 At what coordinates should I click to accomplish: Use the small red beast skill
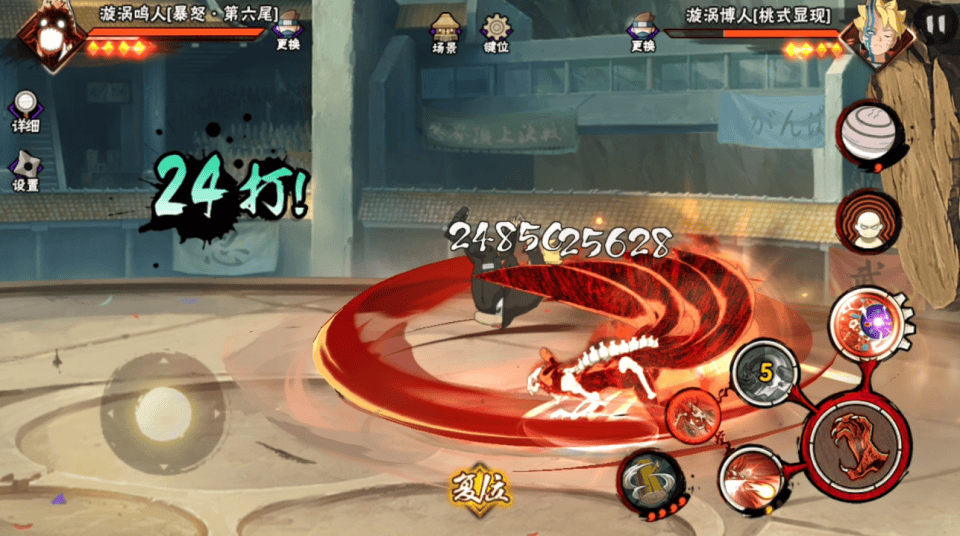point(692,415)
